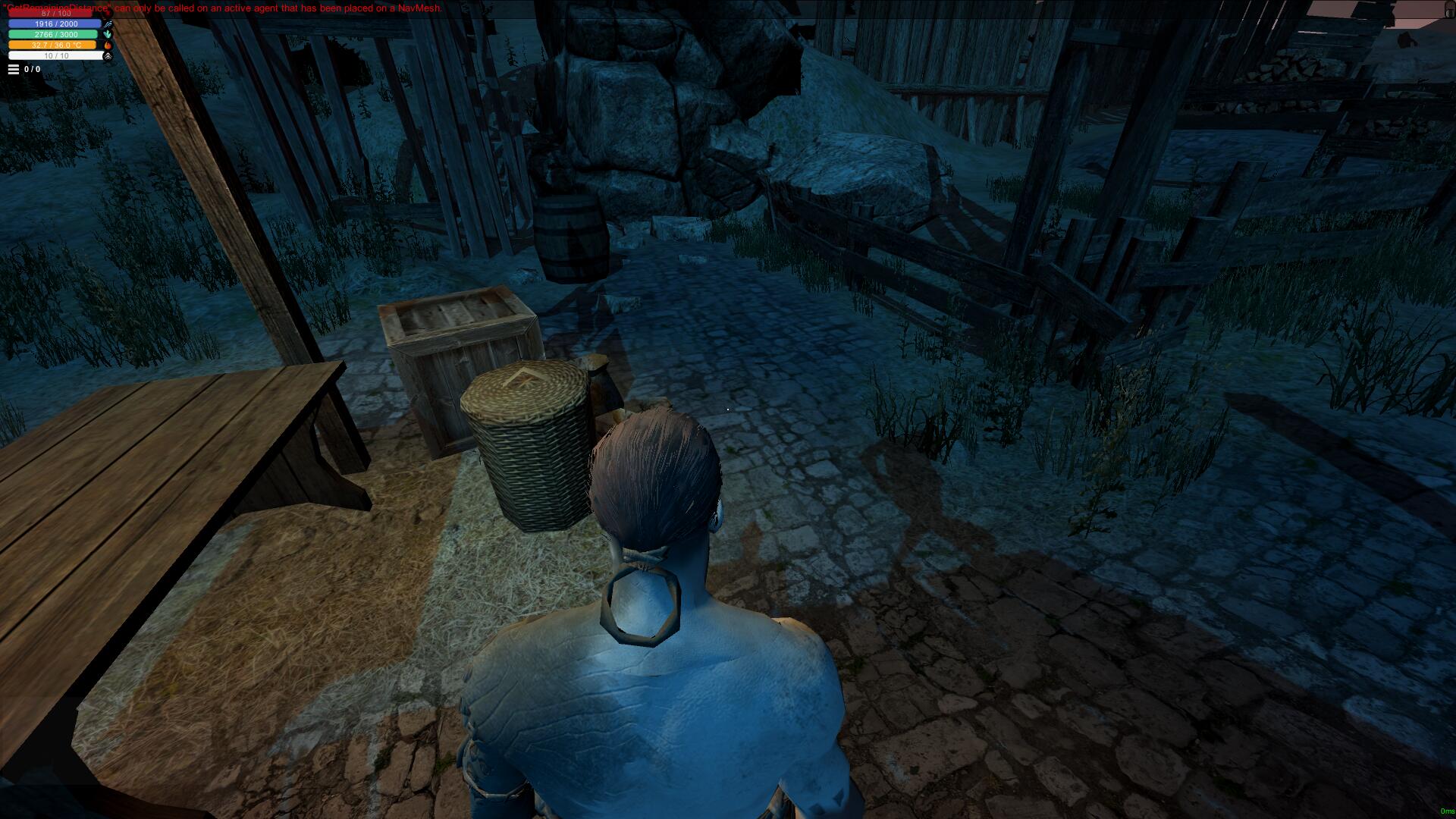Click the leaf icon next to the green nutrition bar

(107, 34)
